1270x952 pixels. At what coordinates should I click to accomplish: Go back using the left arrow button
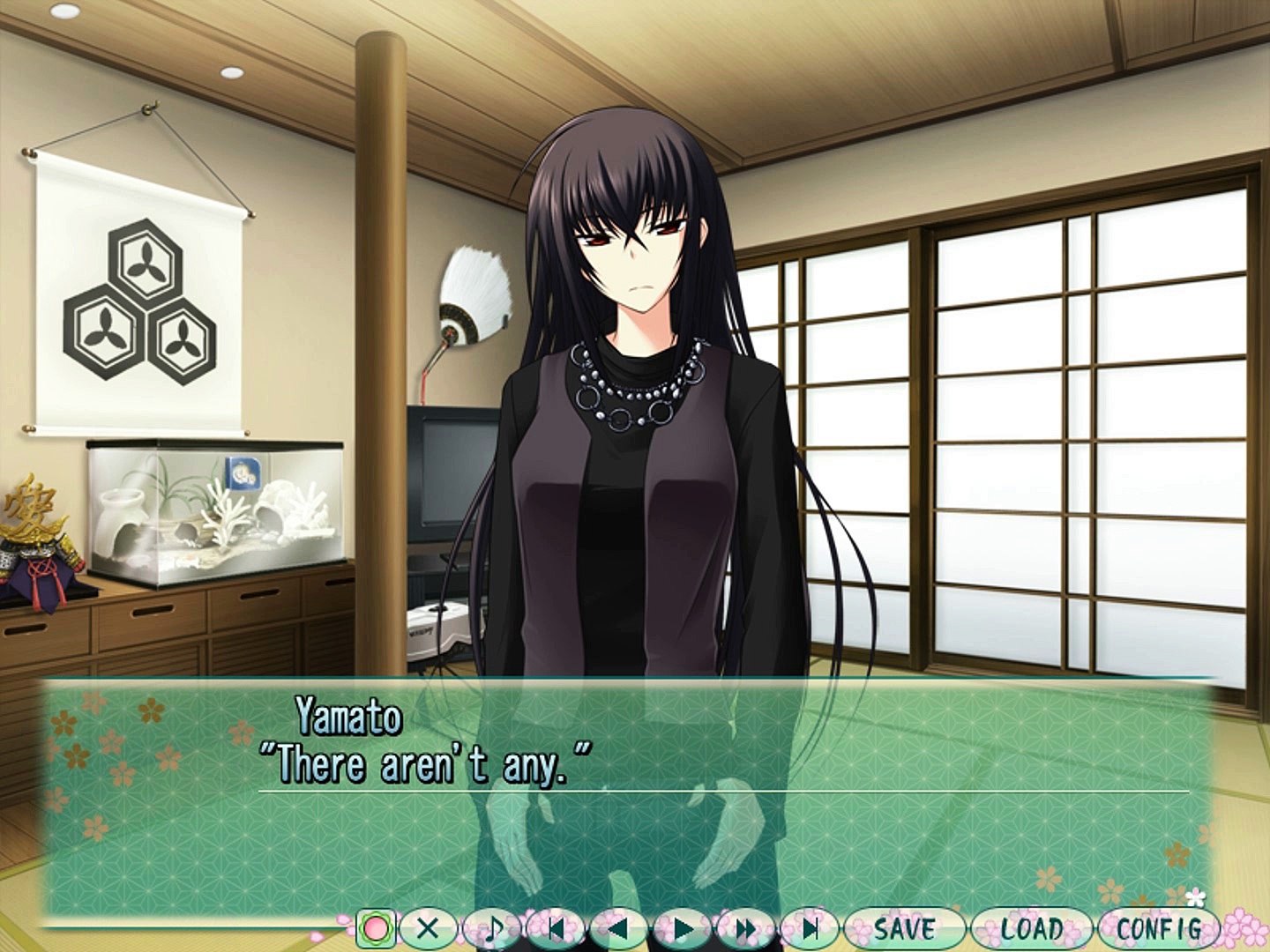[618, 928]
